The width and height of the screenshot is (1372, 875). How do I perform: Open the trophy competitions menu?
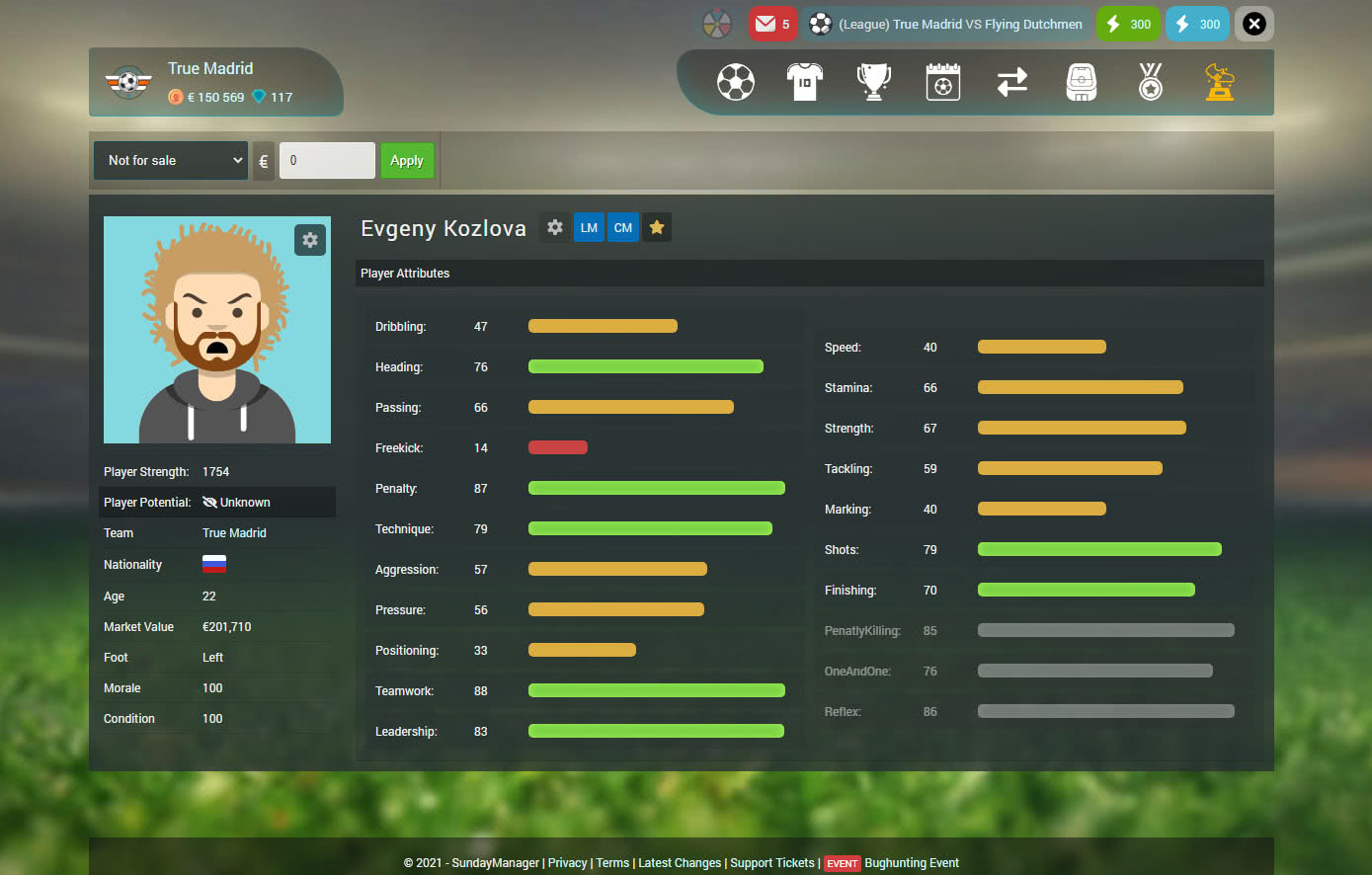(873, 82)
